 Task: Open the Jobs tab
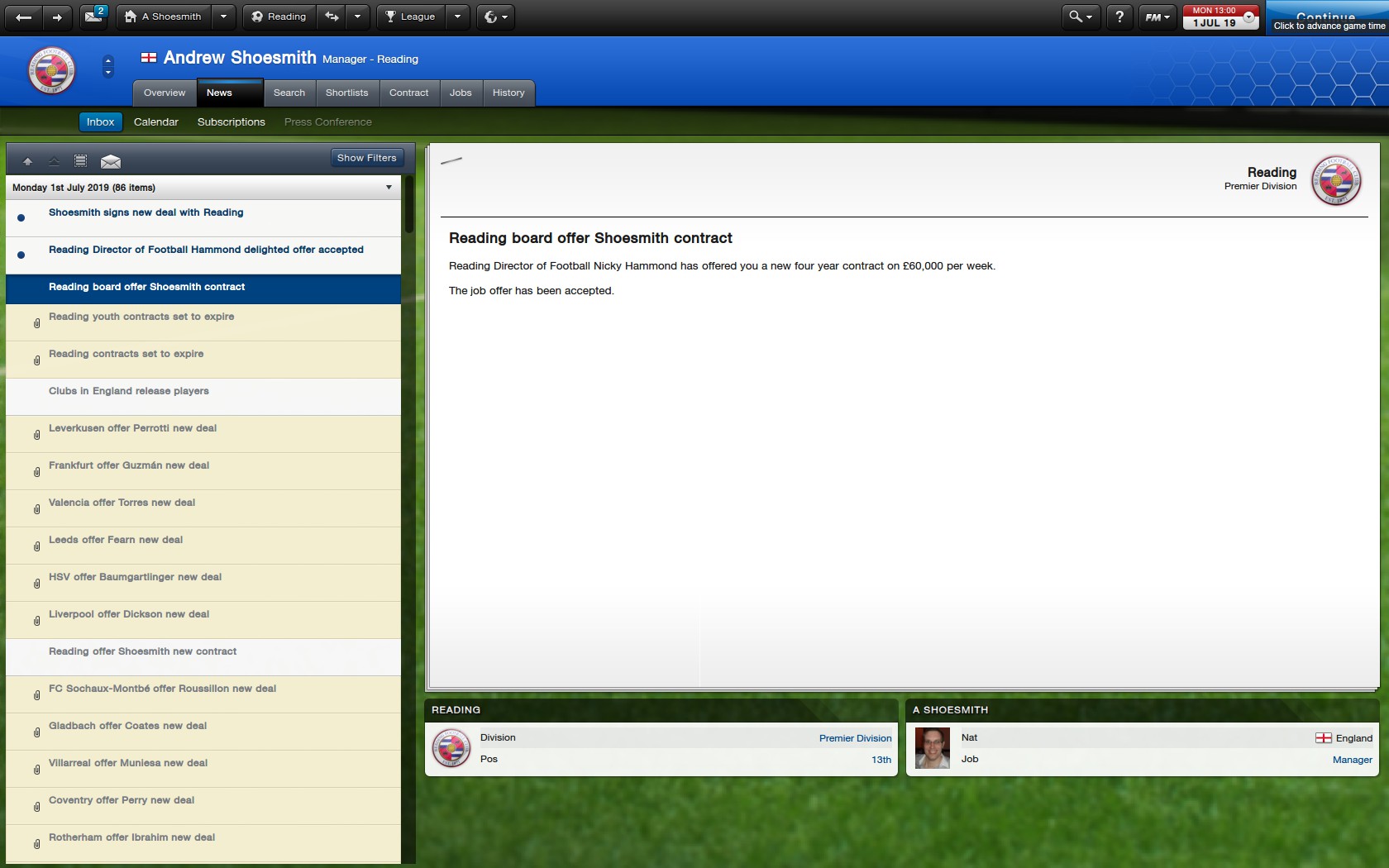click(461, 93)
